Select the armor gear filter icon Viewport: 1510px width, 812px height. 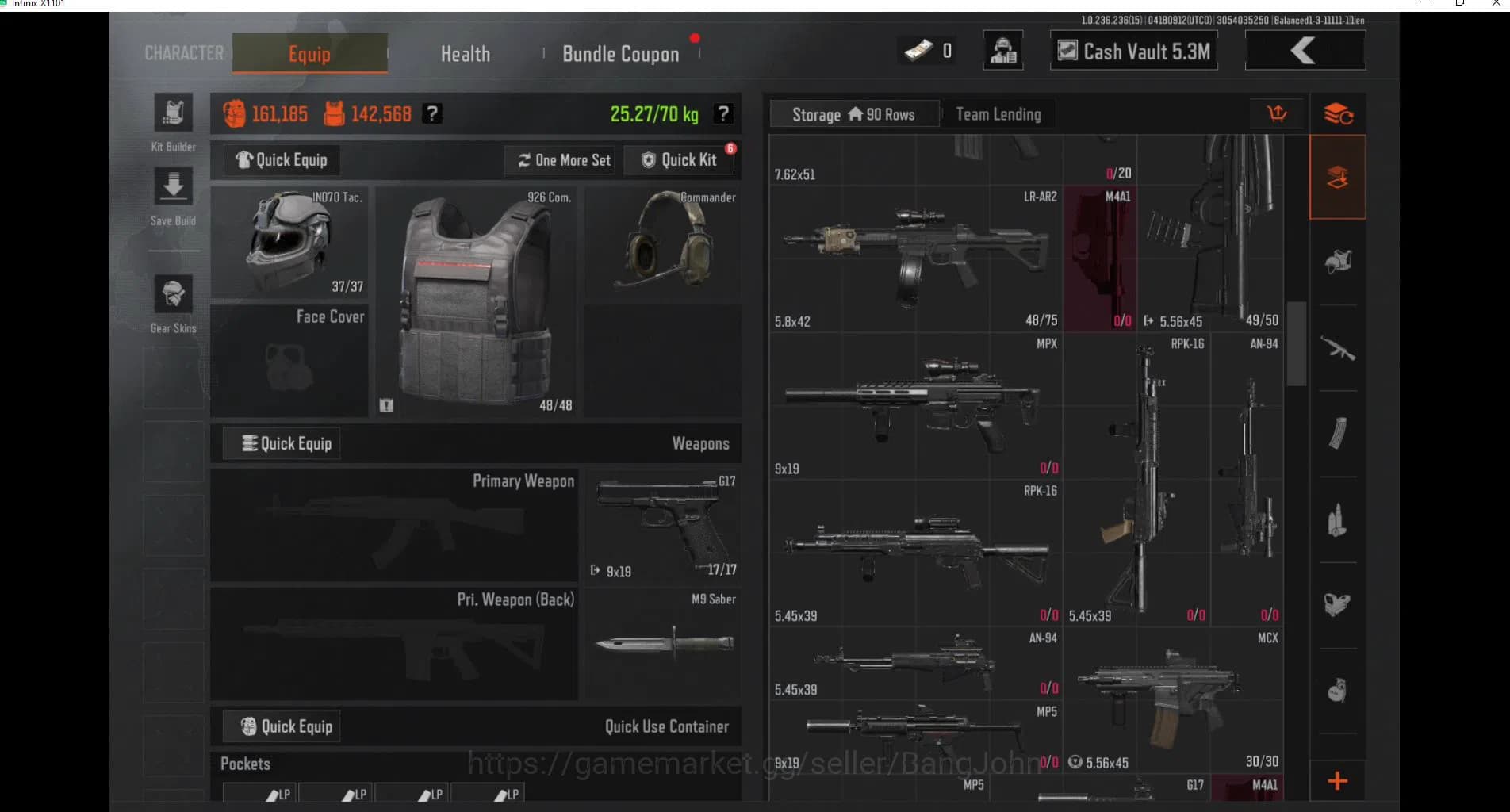tap(1337, 262)
